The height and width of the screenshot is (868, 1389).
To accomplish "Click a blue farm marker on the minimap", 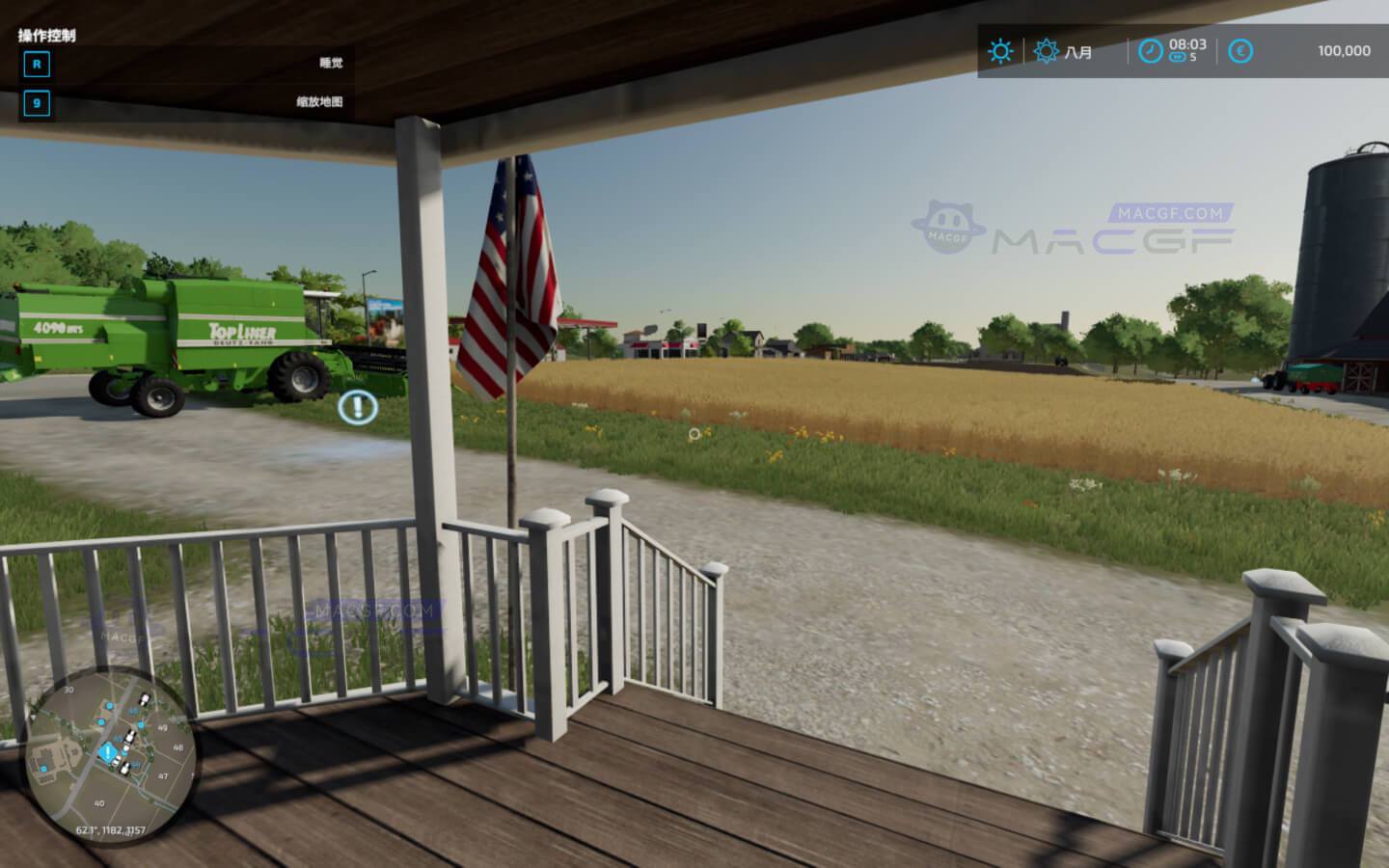I will point(109,706).
